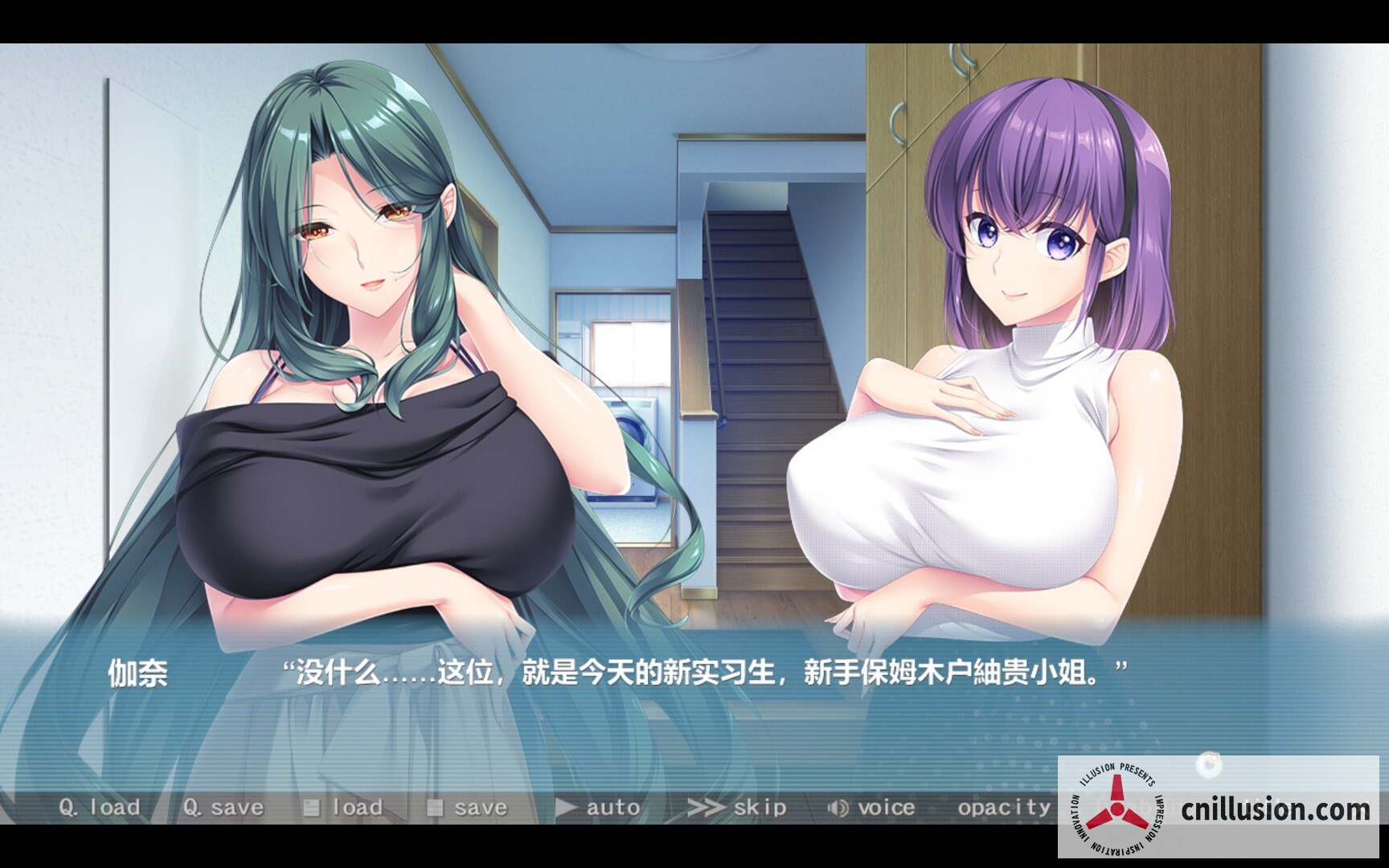Click the speaker icon next to voice
Screen dimensions: 1389x868
click(837, 808)
